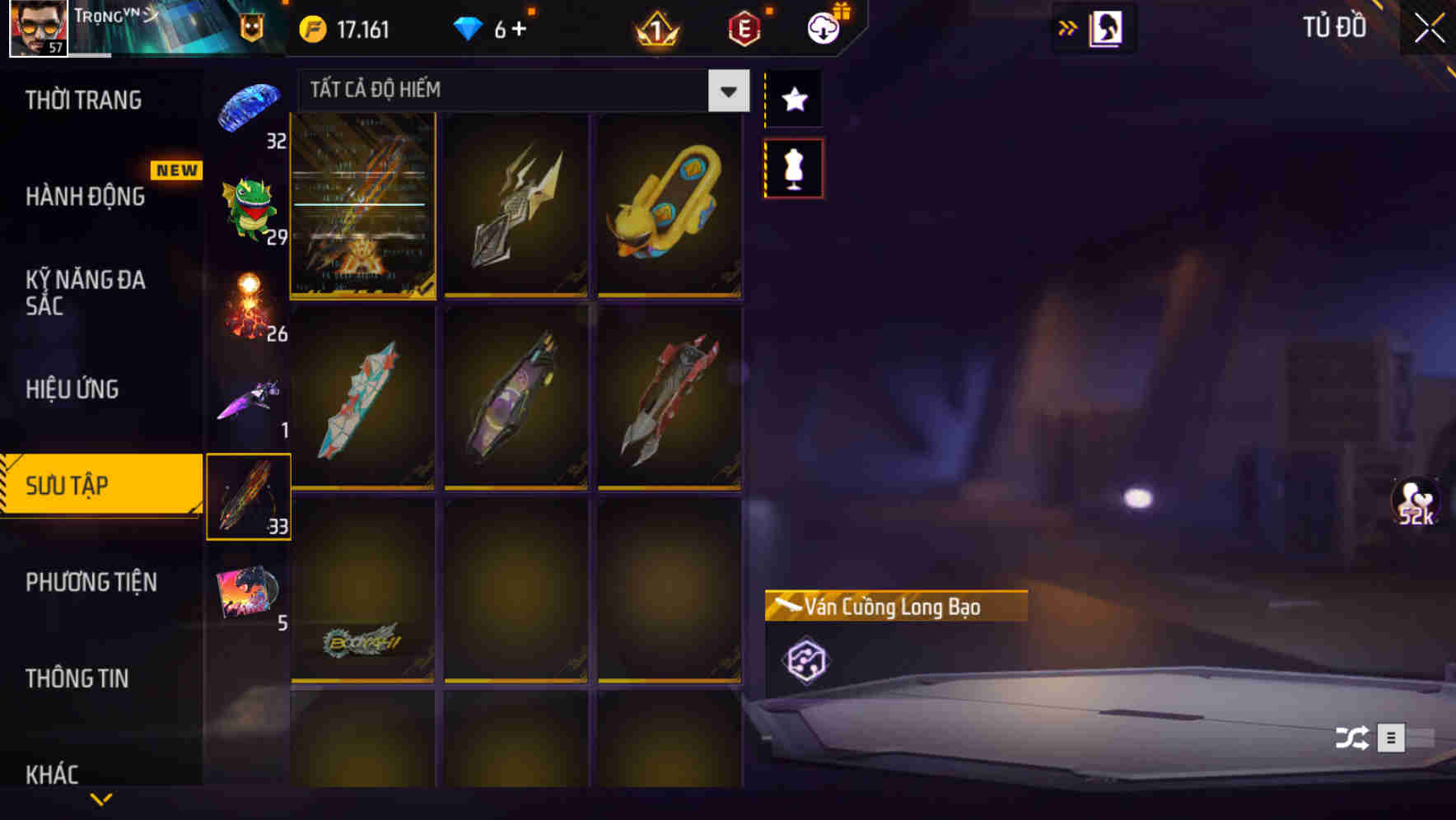The height and width of the screenshot is (820, 1456).
Task: Toggle the favorite star filter
Action: pos(793,100)
